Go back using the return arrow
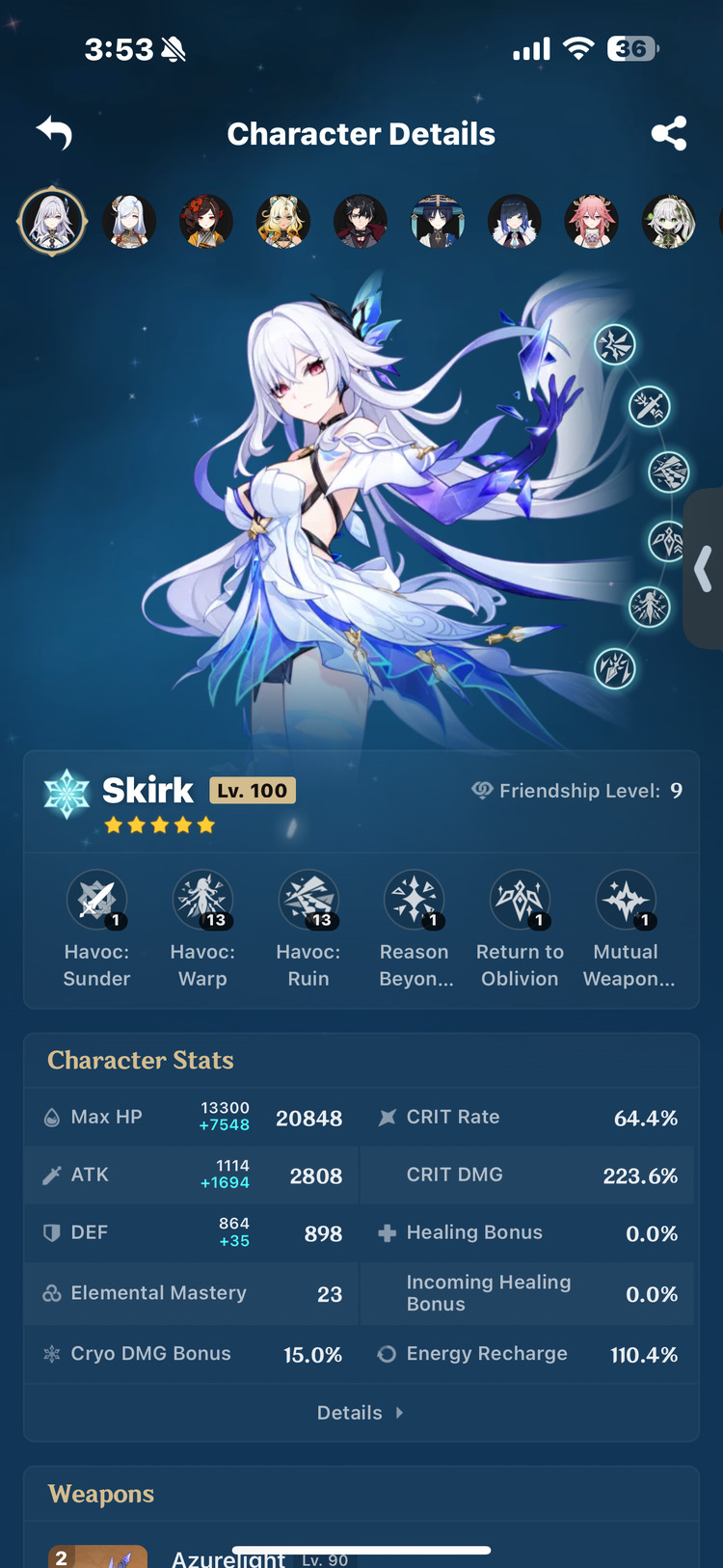Image resolution: width=723 pixels, height=1568 pixels. click(55, 133)
